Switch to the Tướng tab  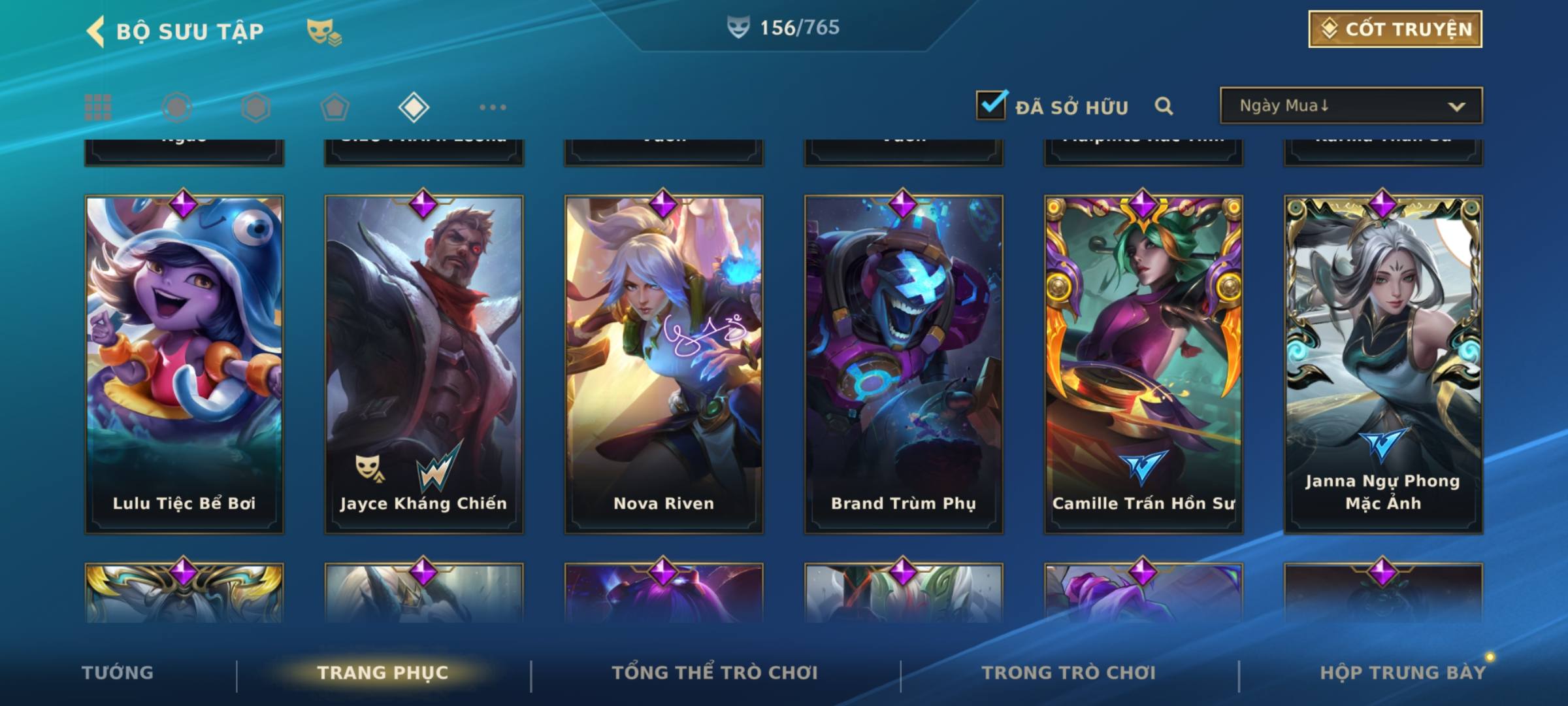pos(118,673)
